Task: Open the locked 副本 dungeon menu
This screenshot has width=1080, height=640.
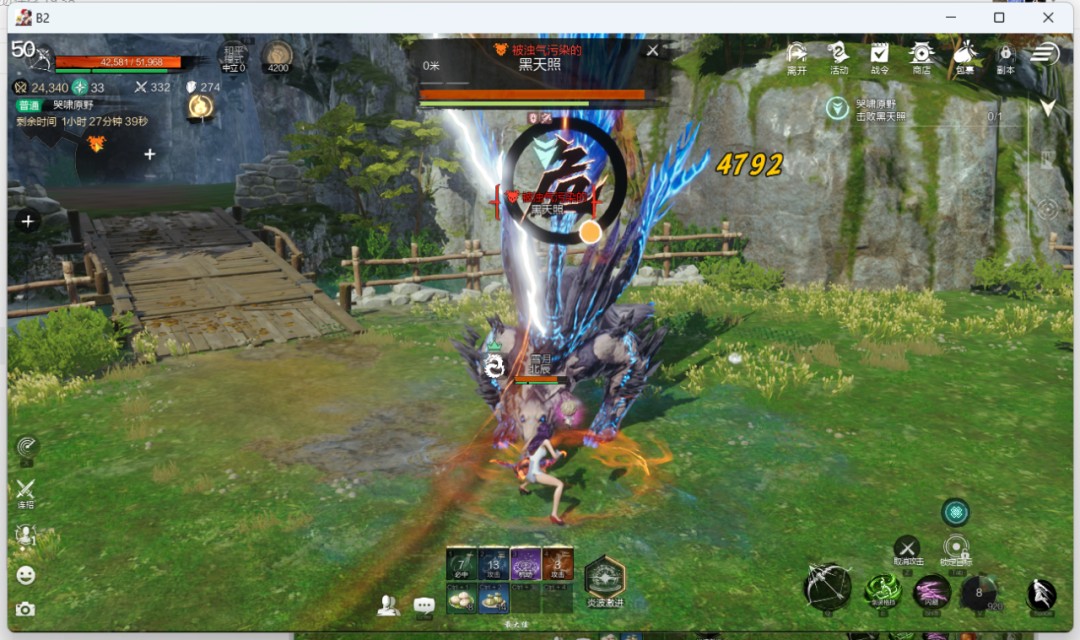Action: pos(1005,56)
